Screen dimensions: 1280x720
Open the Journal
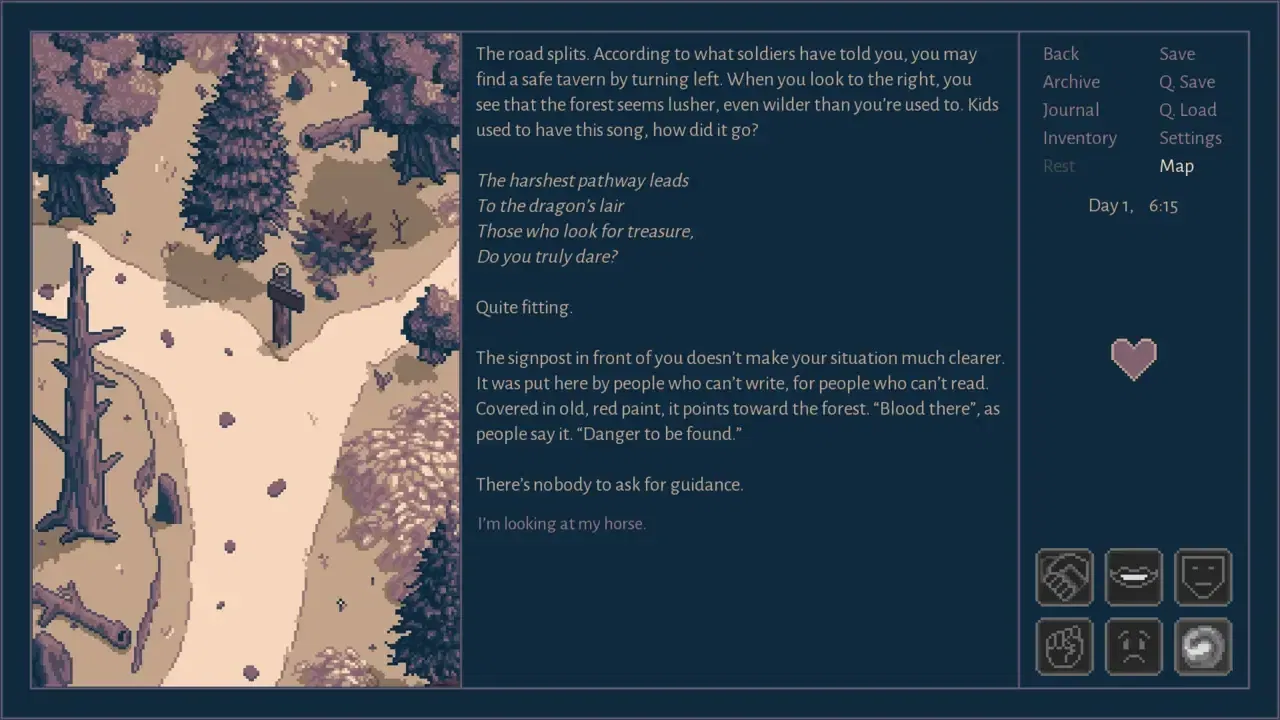point(1070,110)
